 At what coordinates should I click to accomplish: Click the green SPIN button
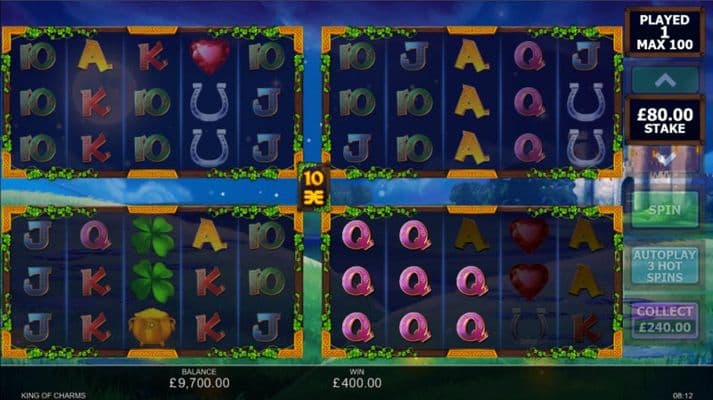664,211
